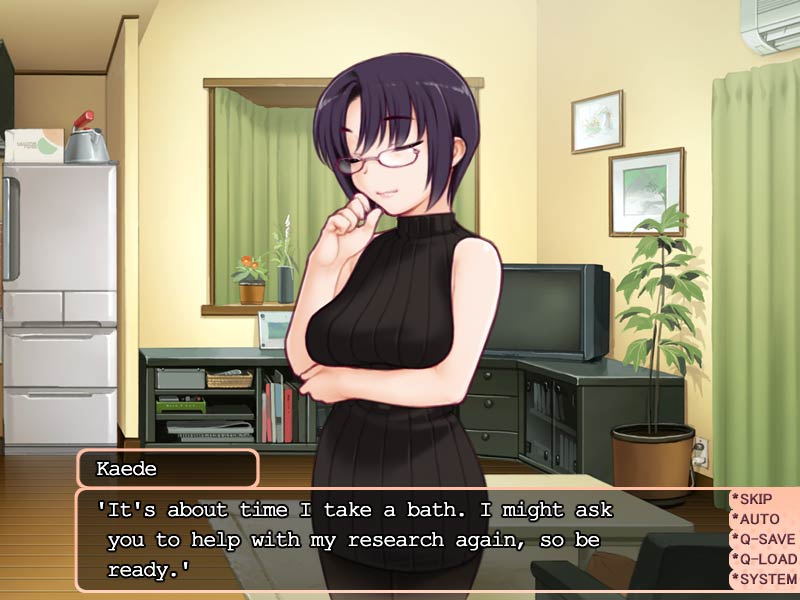
Task: Advance Kaede's dialogue text box
Action: pyautogui.click(x=400, y=540)
